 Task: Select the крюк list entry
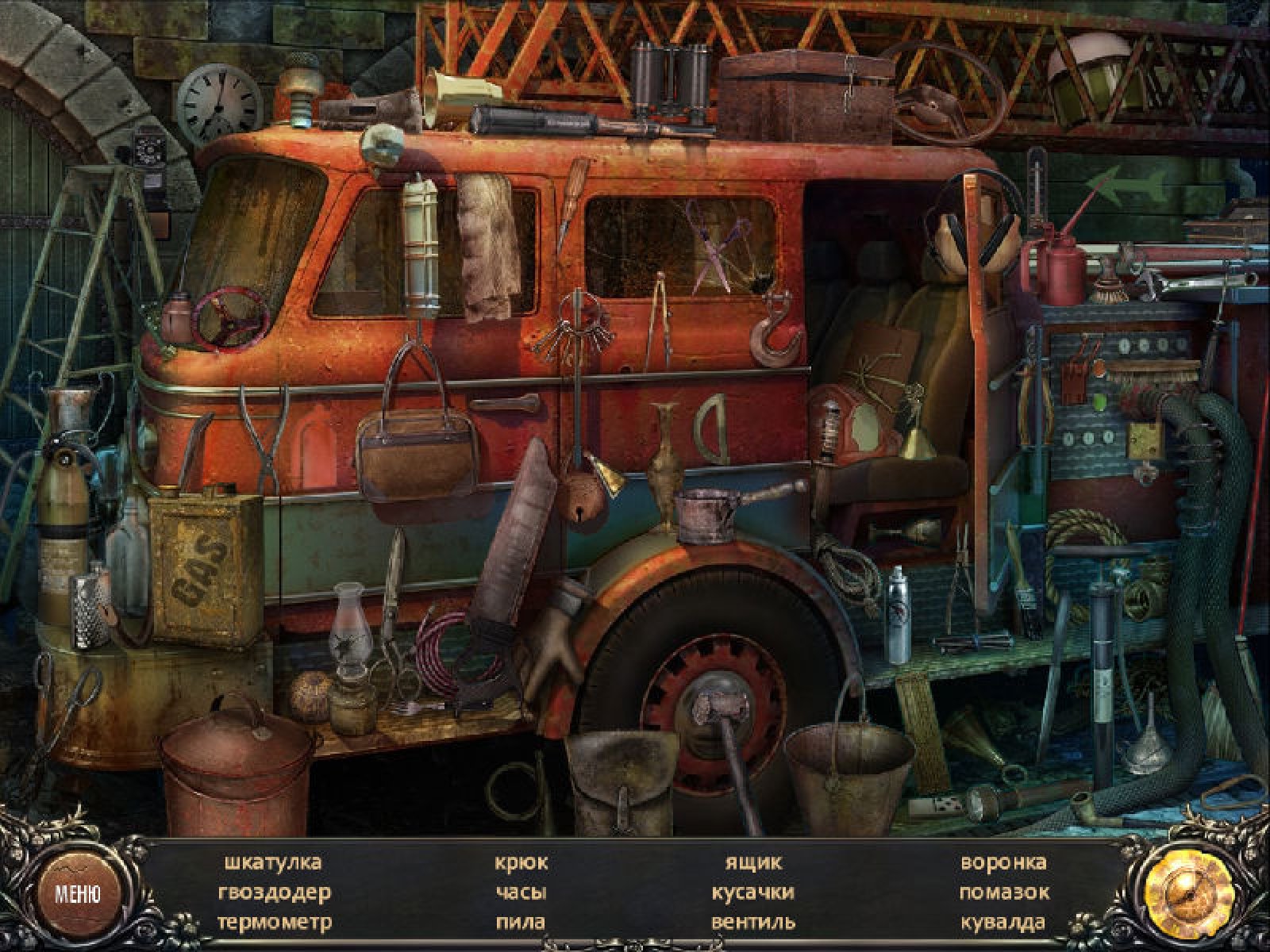[521, 862]
